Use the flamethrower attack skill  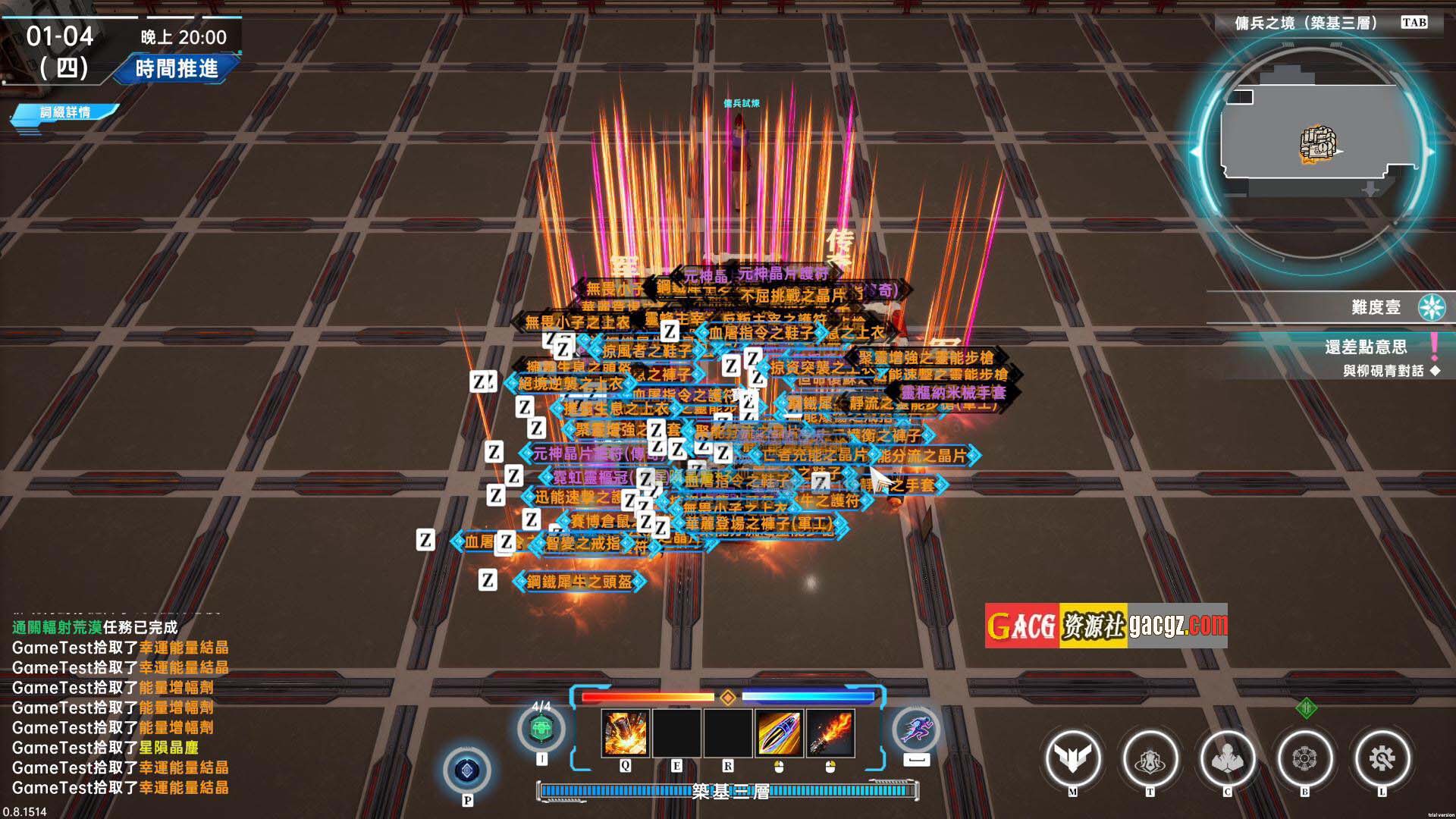pos(830,733)
